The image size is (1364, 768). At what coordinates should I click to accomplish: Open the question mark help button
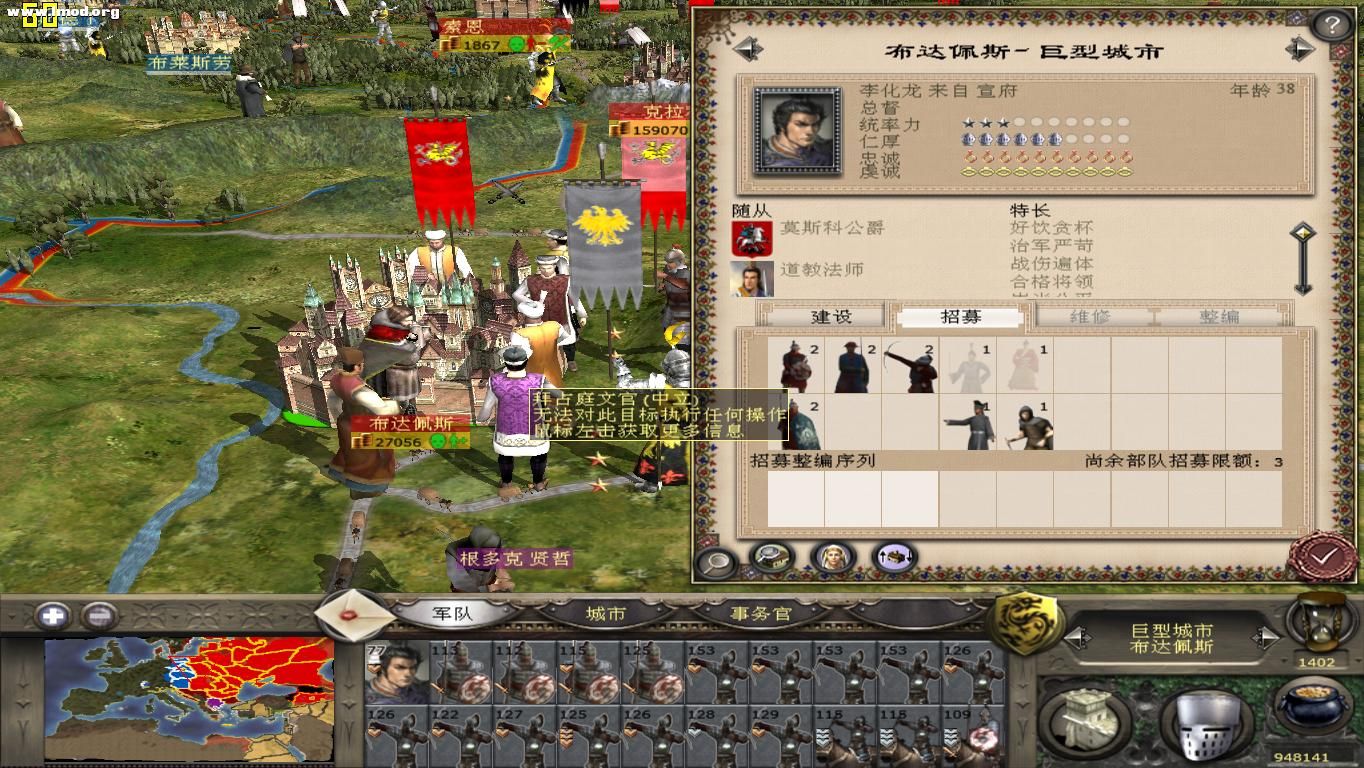click(x=1333, y=24)
